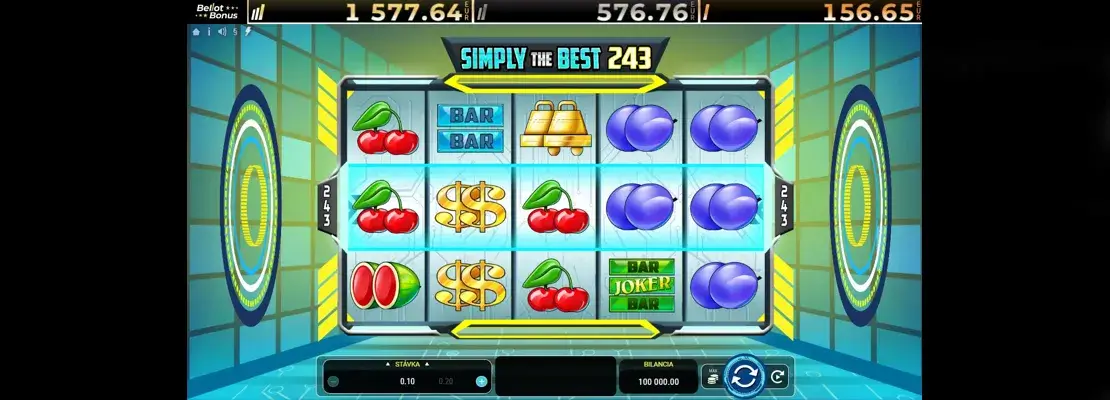Toggle sound with the speaker icon
Screen dimensions: 1110x400
(x=221, y=31)
